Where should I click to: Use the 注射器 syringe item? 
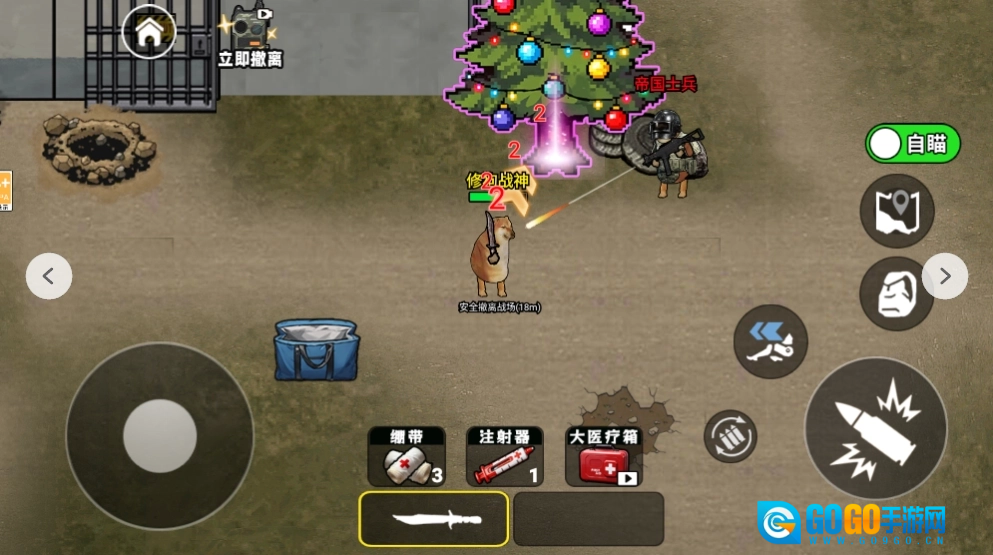click(504, 458)
